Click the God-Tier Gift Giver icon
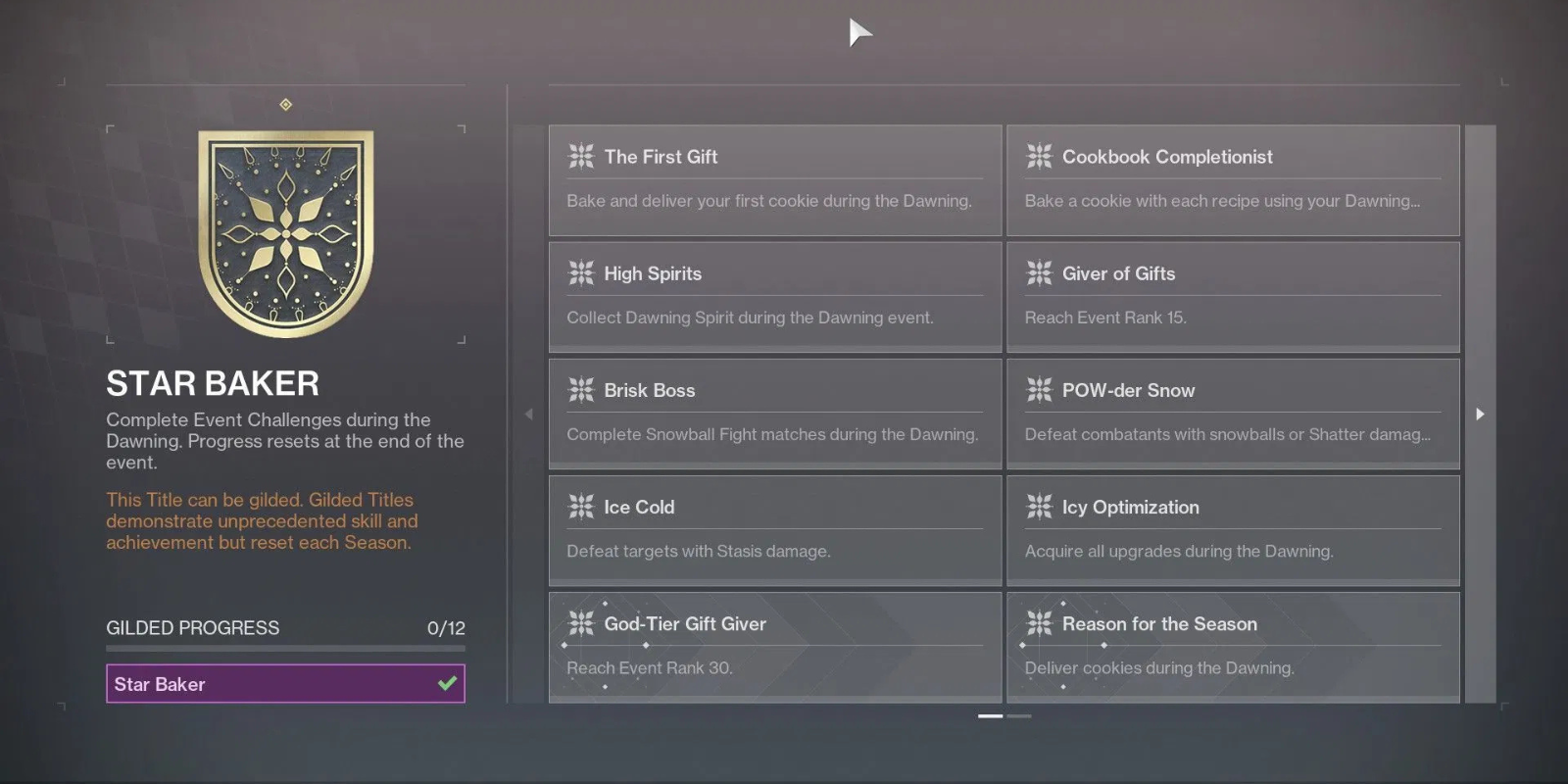Image resolution: width=1568 pixels, height=784 pixels. (581, 623)
